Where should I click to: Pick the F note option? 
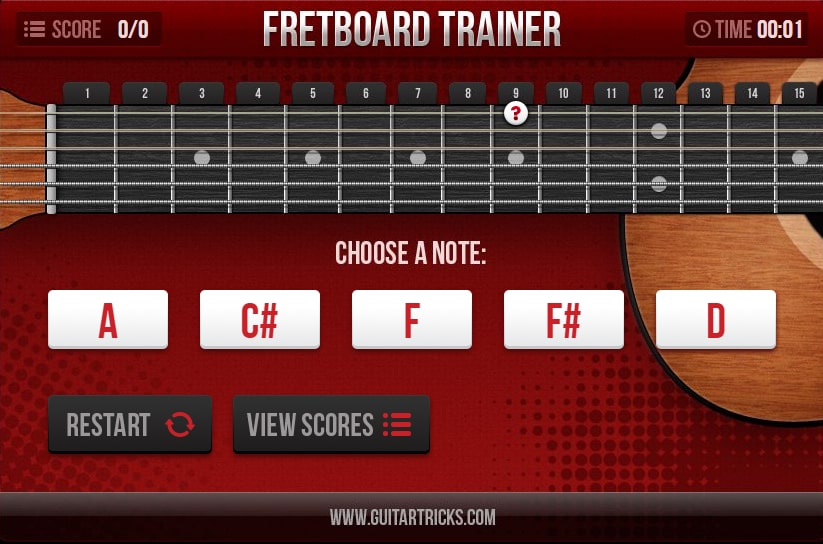[412, 320]
